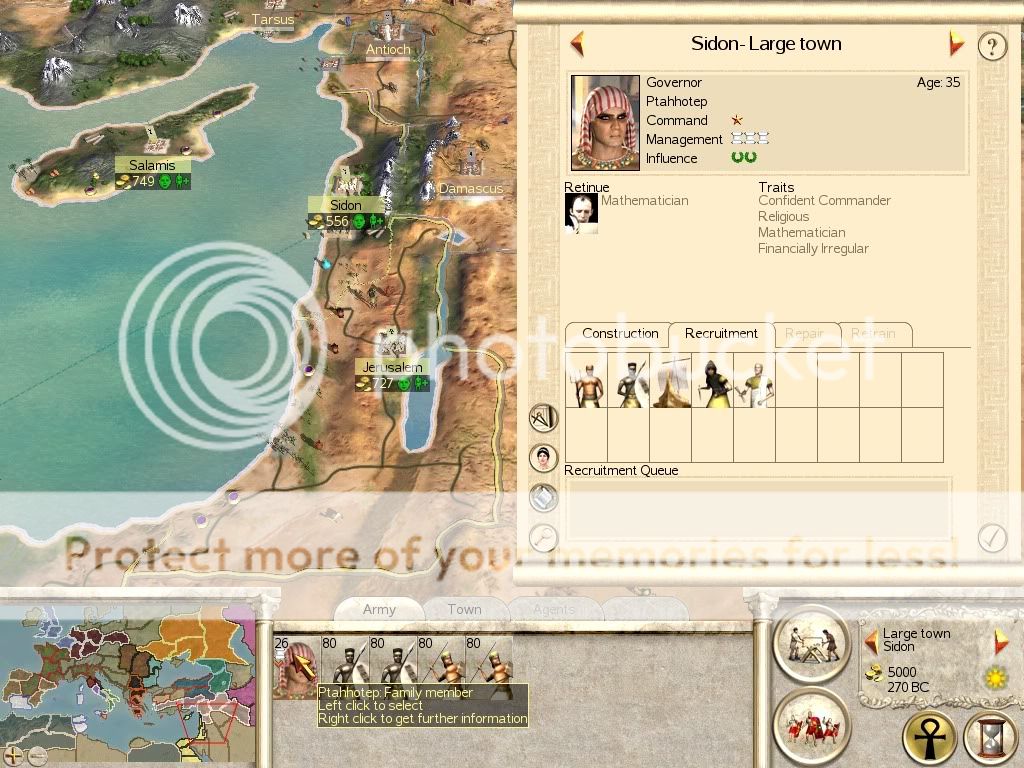Image resolution: width=1024 pixels, height=768 pixels.
Task: Click the question mark help button
Action: 991,46
